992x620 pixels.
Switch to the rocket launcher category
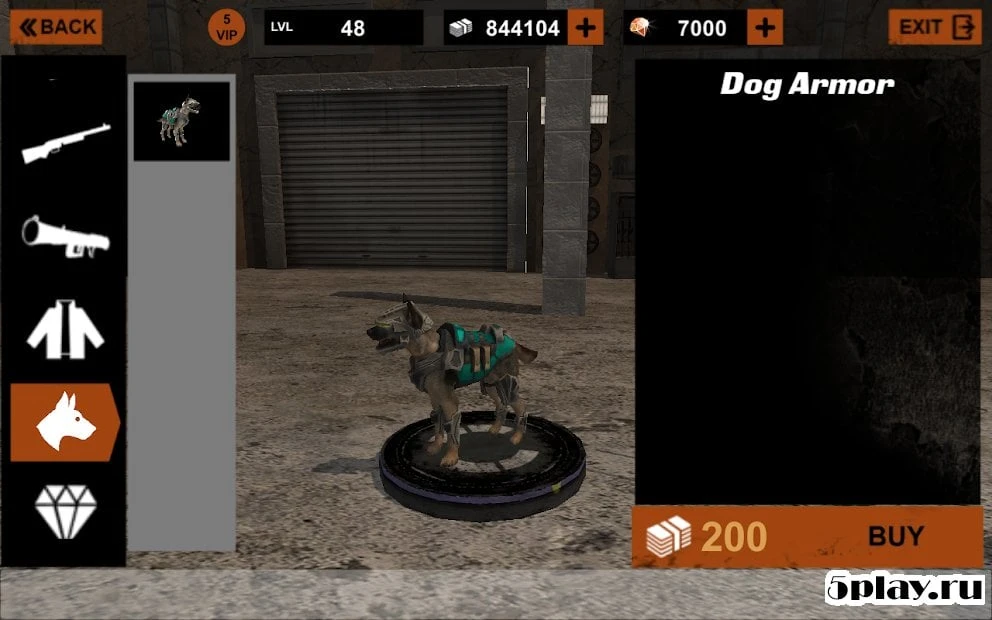(66, 236)
